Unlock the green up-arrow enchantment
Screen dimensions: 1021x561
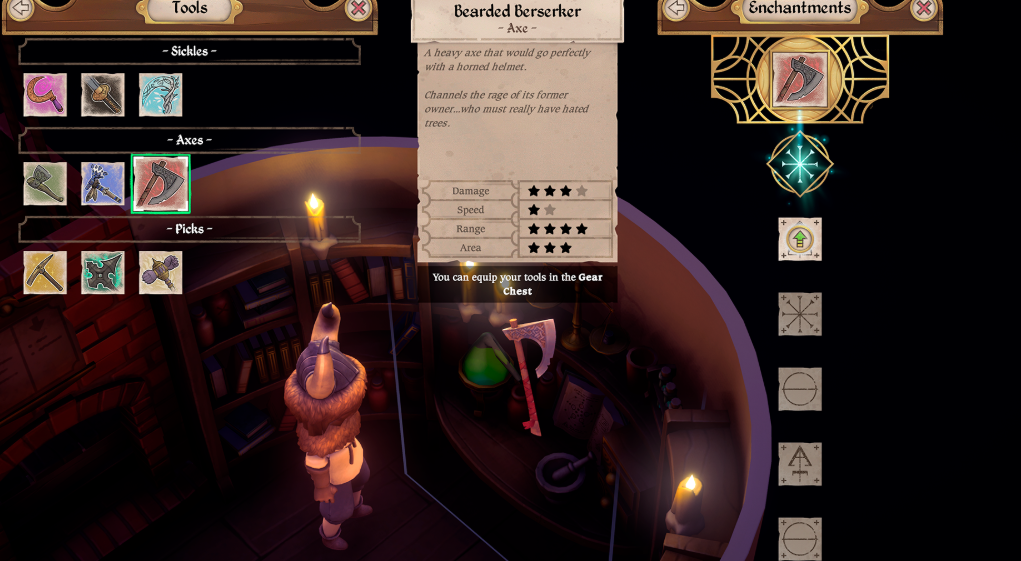800,239
